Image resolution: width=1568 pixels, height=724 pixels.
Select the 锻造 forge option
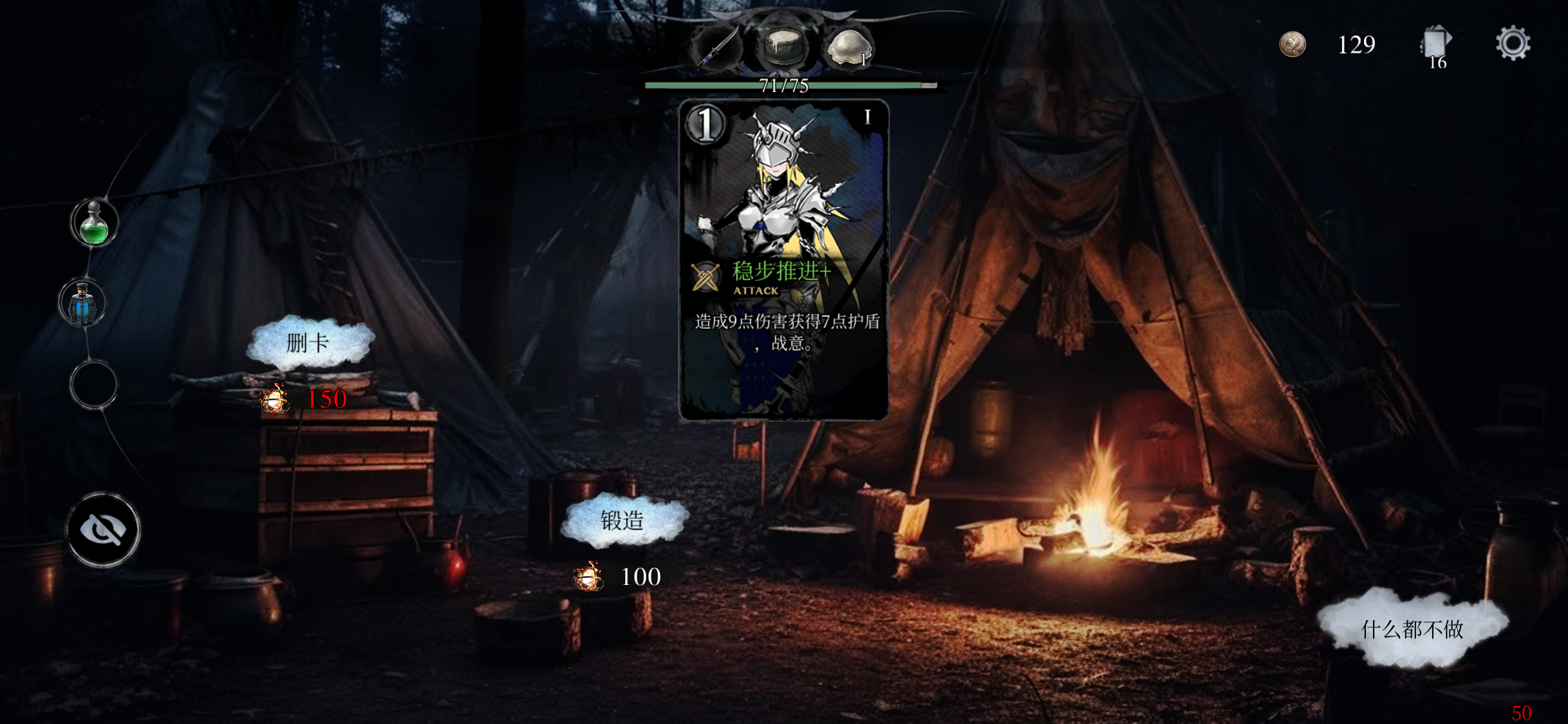622,520
